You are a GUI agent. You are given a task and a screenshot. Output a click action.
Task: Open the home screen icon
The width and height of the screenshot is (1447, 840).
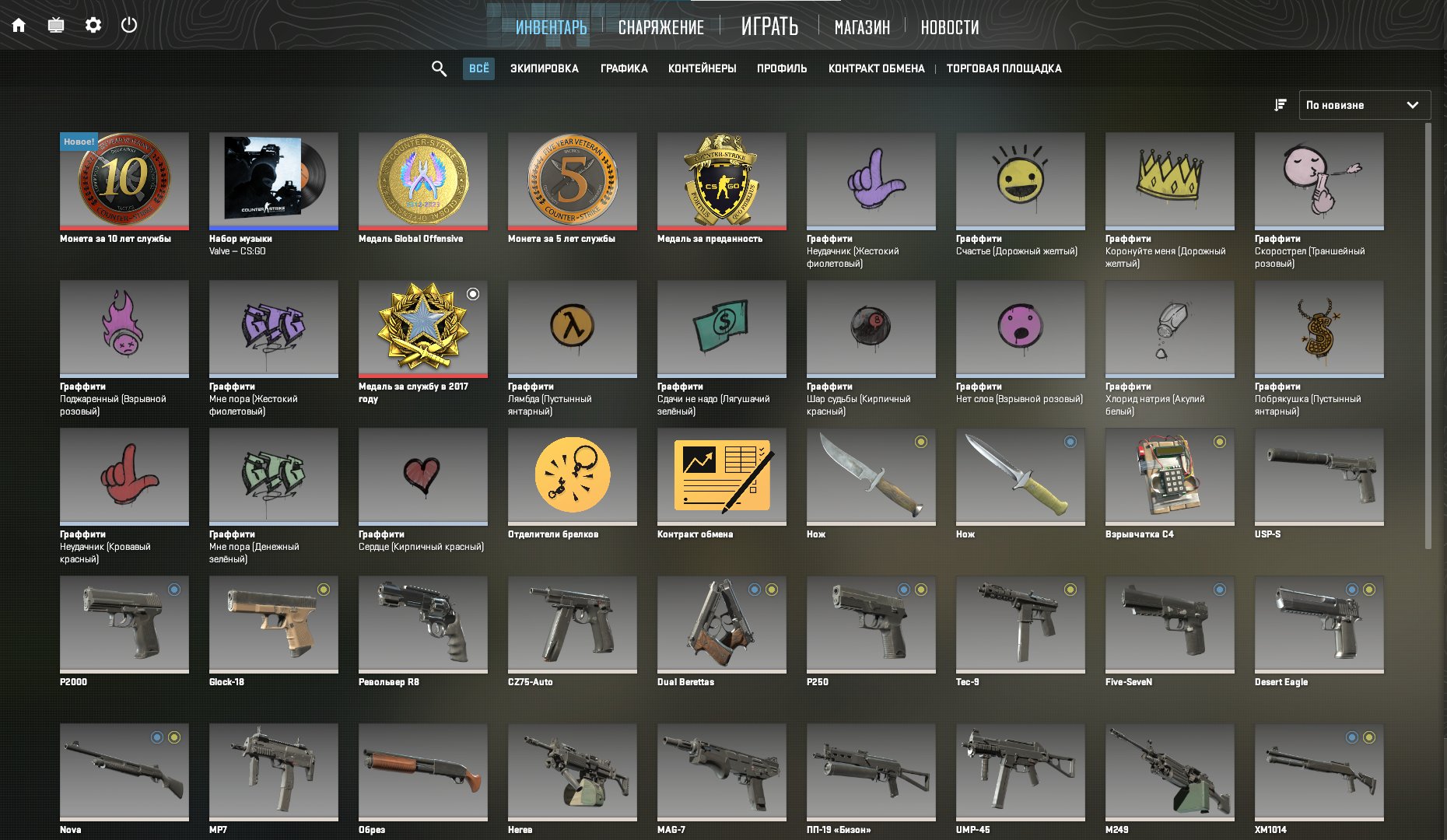click(x=19, y=24)
